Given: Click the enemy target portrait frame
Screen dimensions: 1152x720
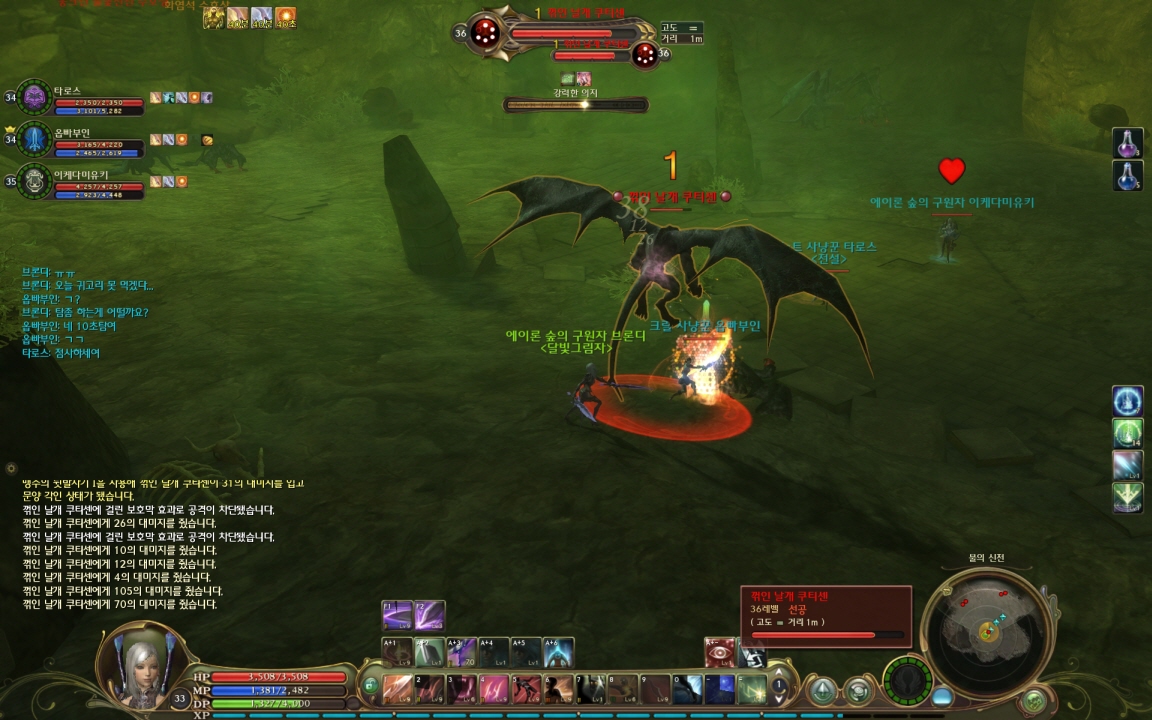Looking at the screenshot, I should click(485, 33).
